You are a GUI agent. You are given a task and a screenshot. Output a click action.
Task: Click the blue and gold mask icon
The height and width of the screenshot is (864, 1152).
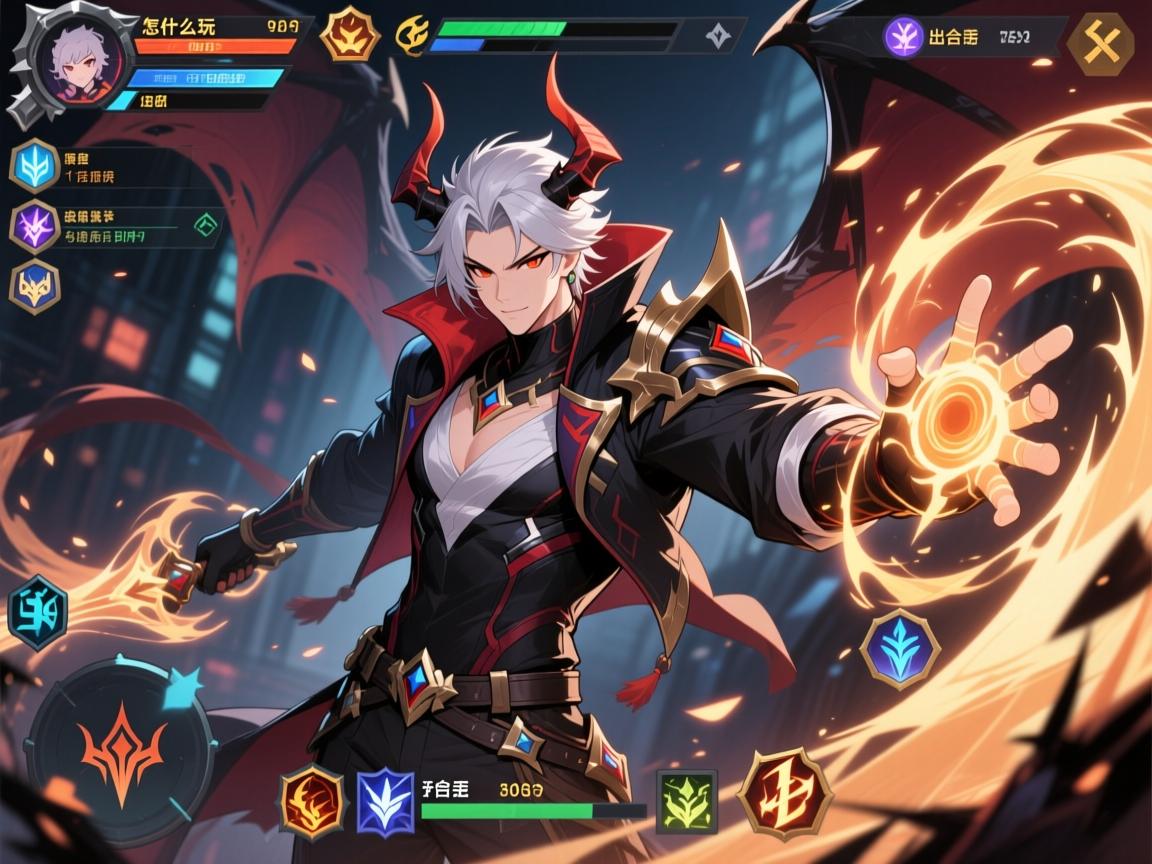(x=35, y=286)
